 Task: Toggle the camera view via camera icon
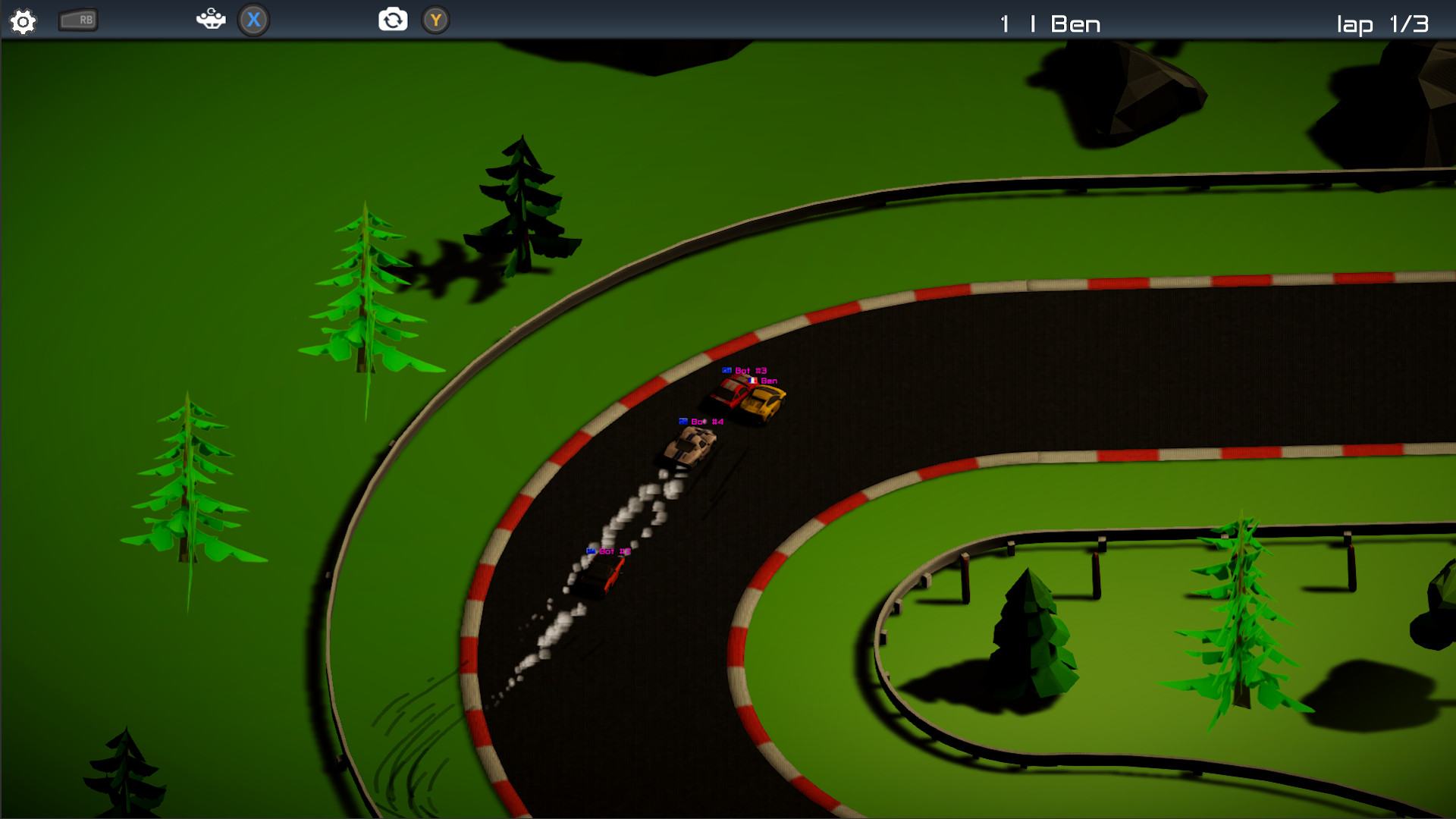[392, 20]
